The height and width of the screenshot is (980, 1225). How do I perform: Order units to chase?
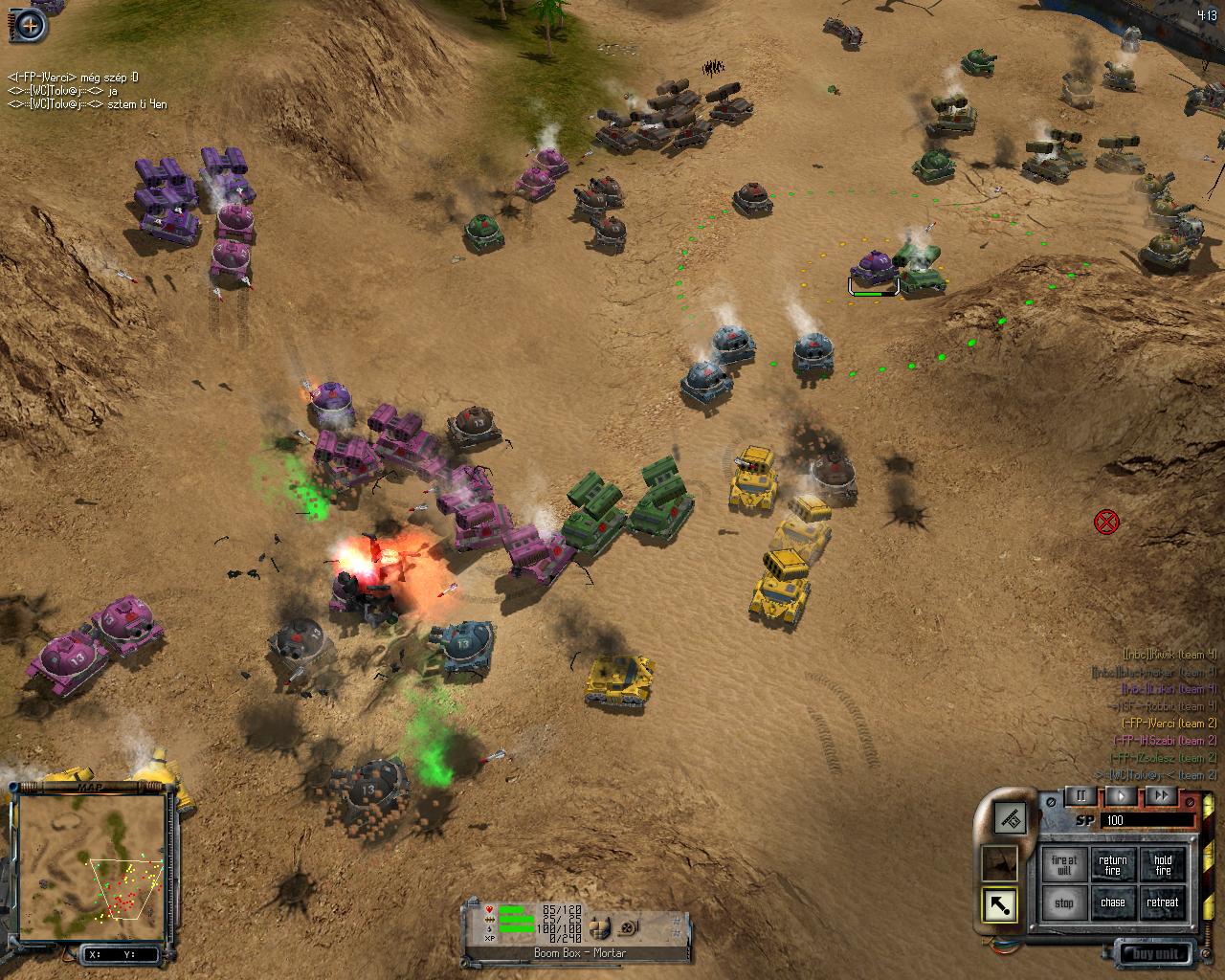1113,902
